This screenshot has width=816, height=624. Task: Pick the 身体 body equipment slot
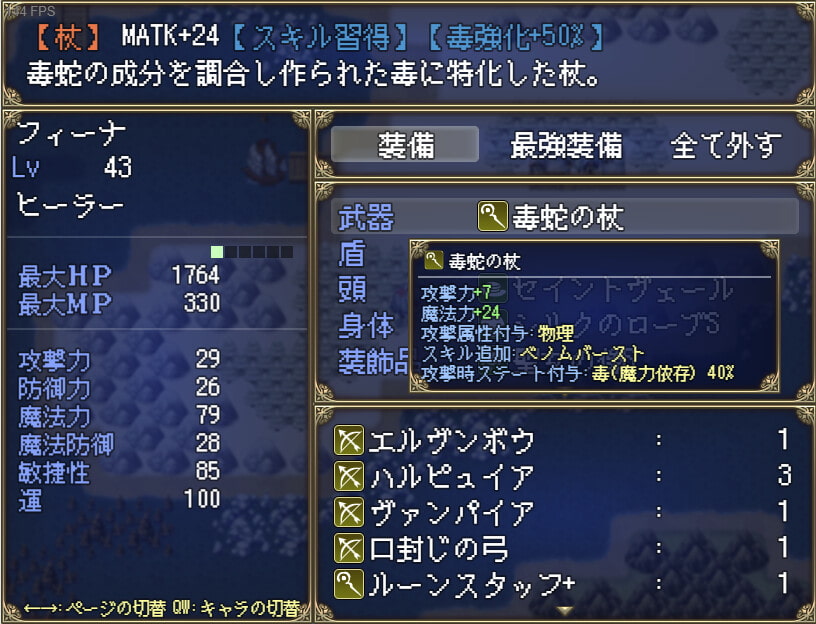(x=366, y=326)
